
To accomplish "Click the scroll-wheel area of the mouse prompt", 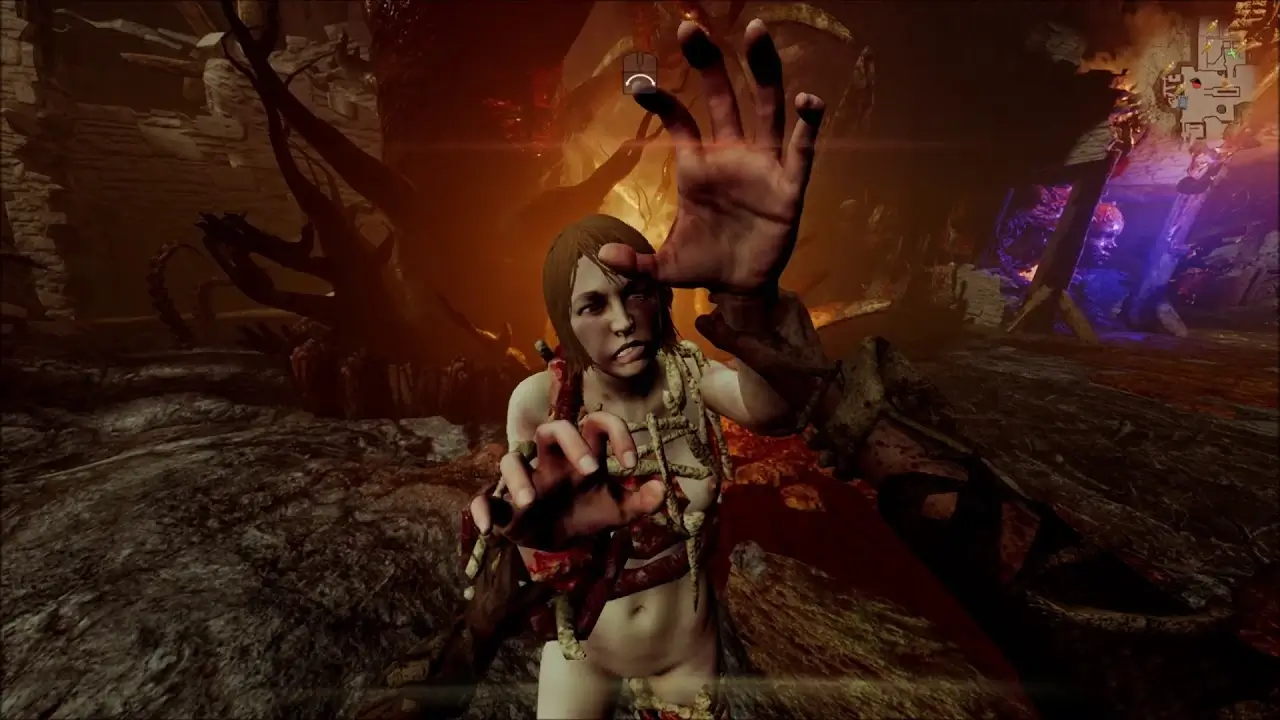I will click(x=640, y=60).
